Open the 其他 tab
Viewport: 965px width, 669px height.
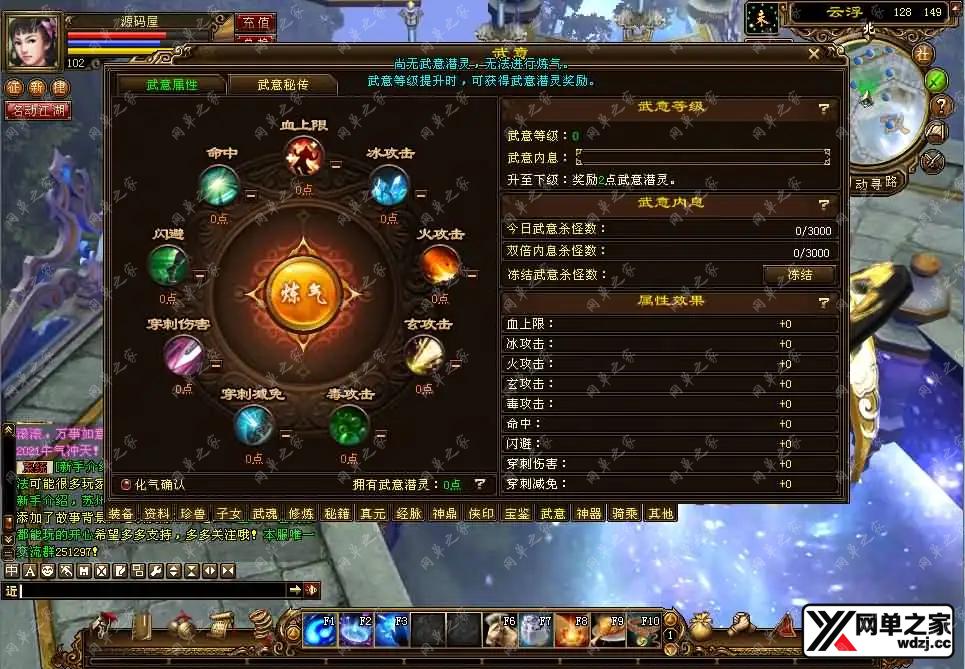pos(661,514)
